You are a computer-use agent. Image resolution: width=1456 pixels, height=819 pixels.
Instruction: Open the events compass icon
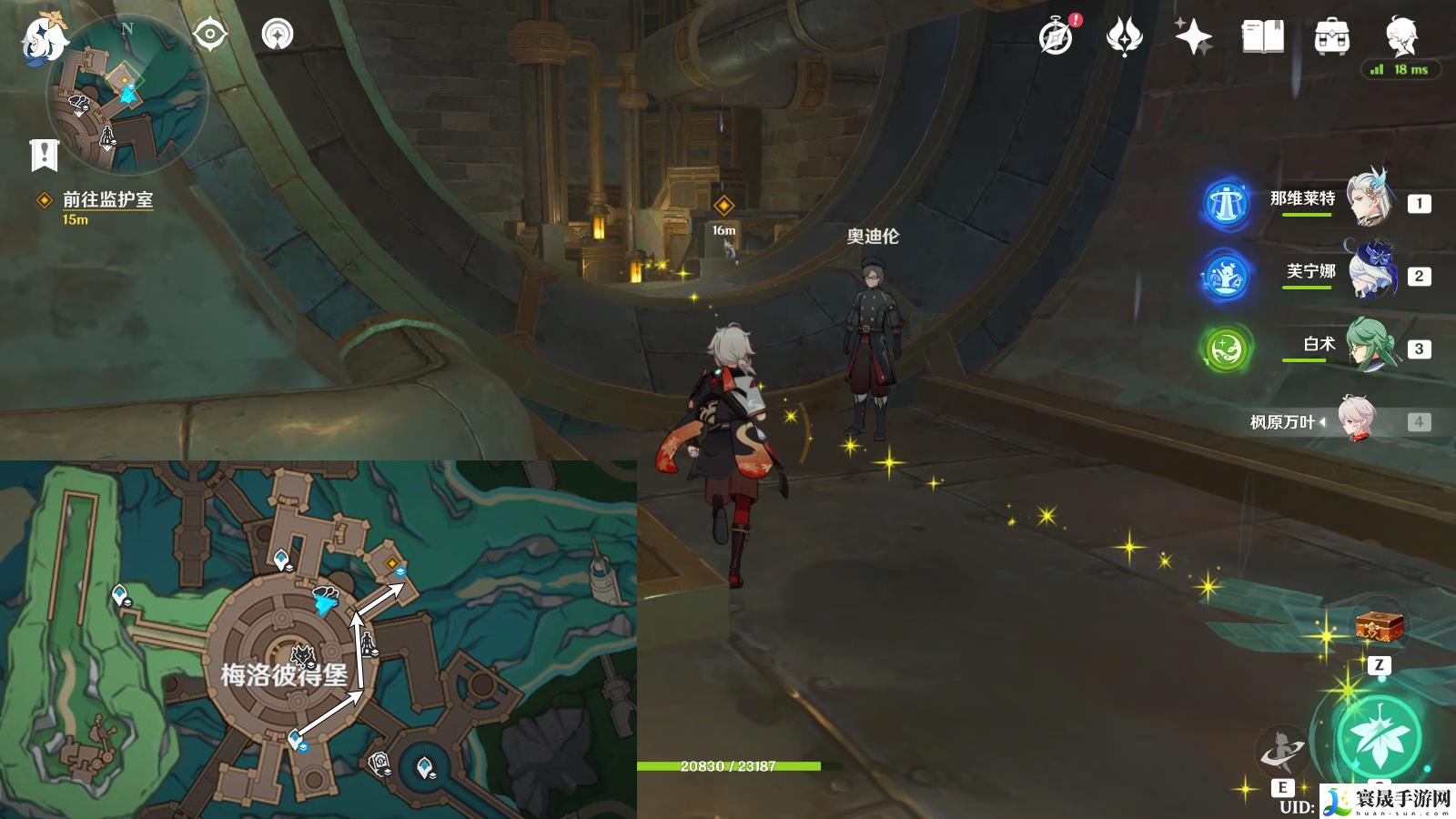(x=1057, y=37)
